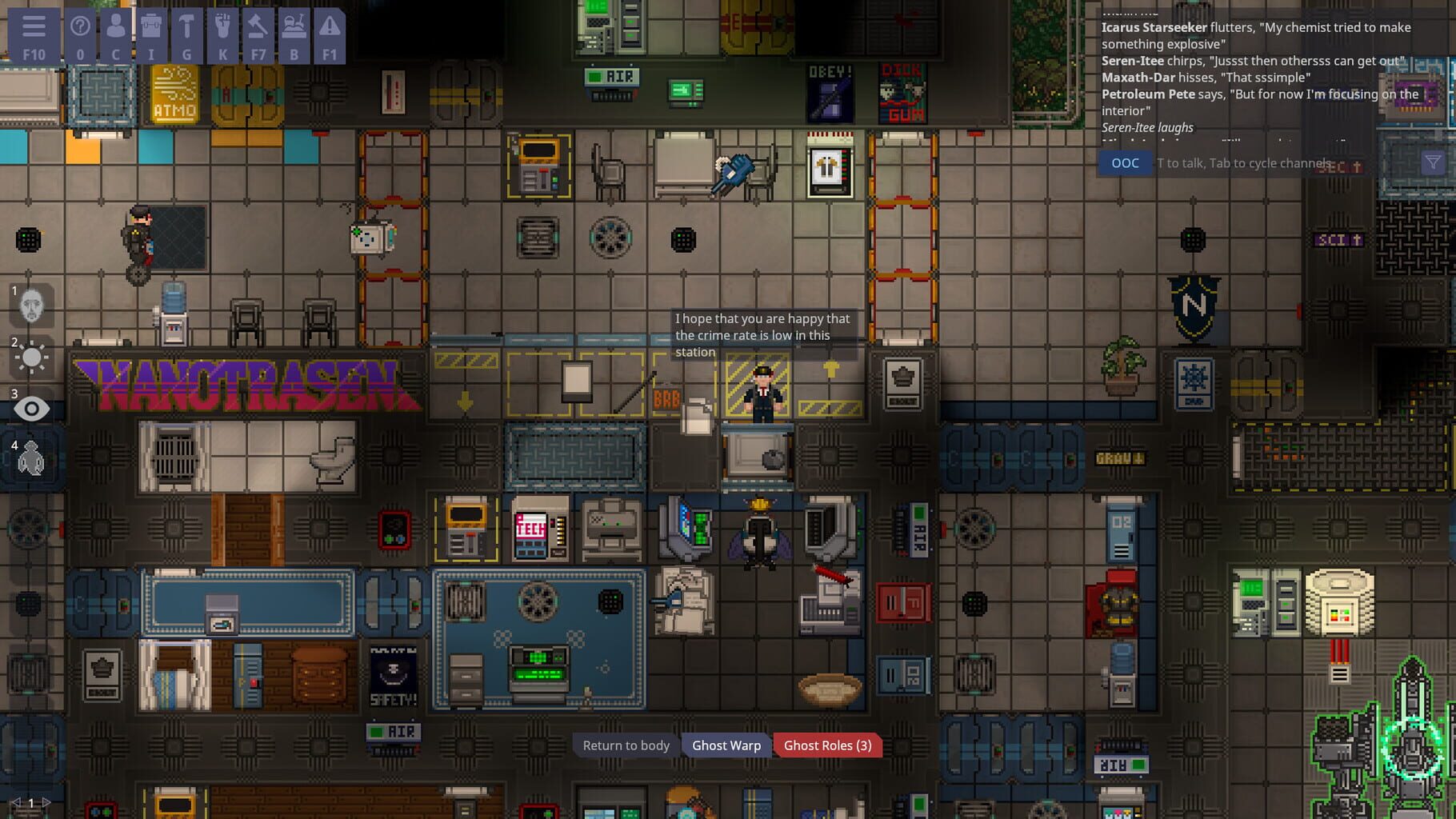Open the crafting menu
1456x819 pixels.
coord(186,35)
